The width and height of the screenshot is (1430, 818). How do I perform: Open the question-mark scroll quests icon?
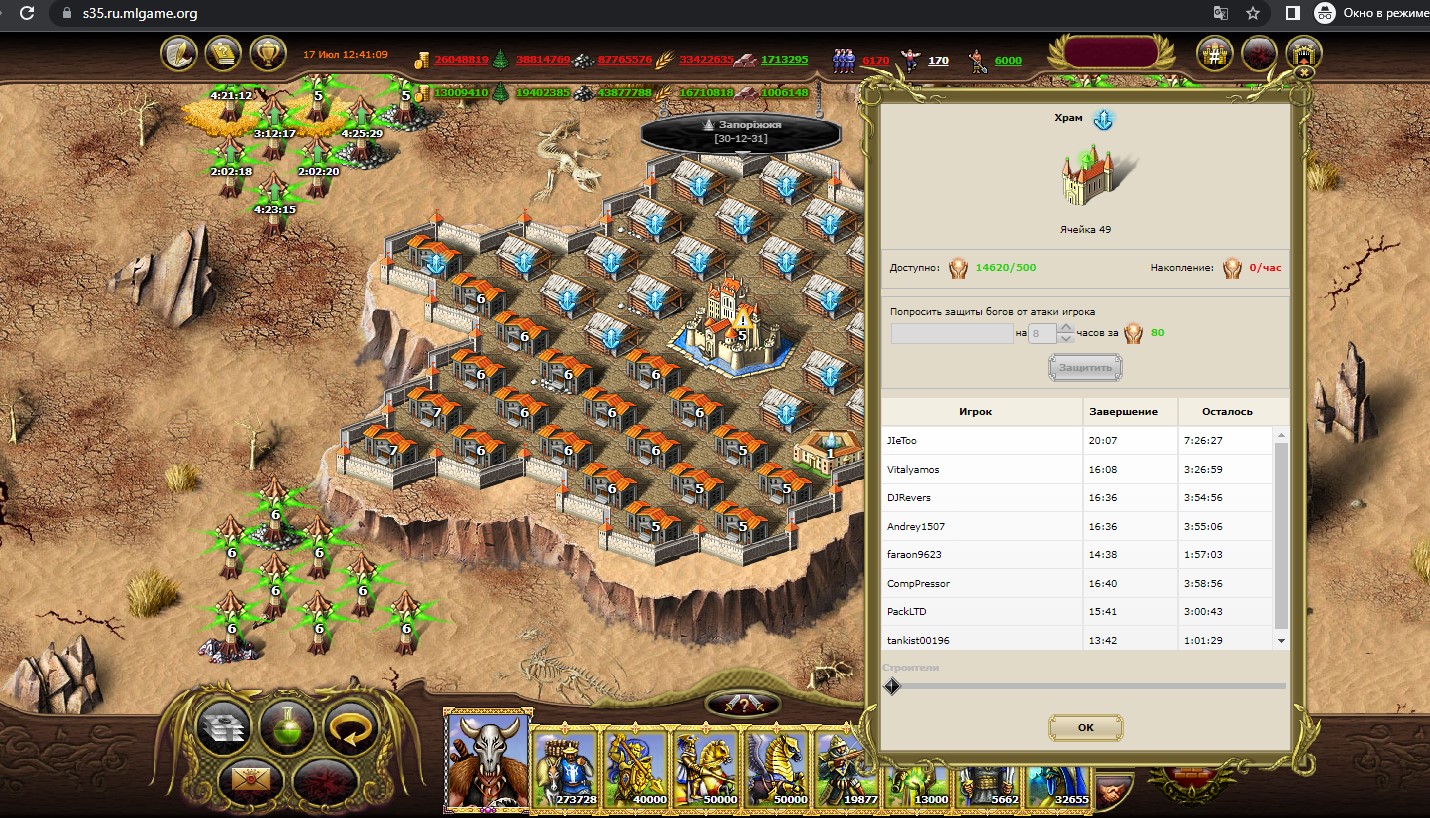tap(223, 53)
